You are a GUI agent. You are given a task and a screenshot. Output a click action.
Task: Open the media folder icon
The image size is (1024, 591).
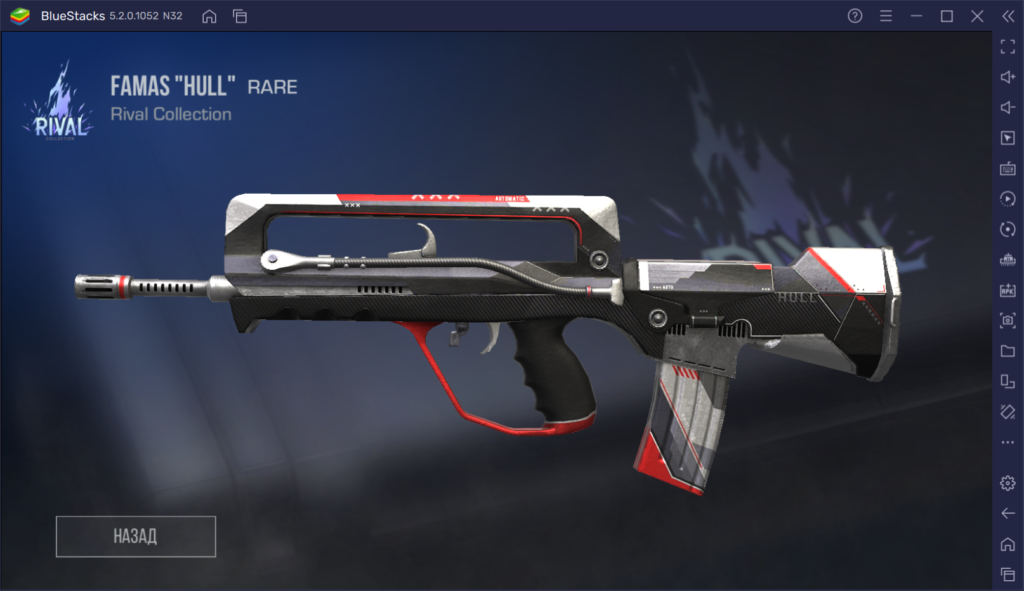tap(1007, 351)
